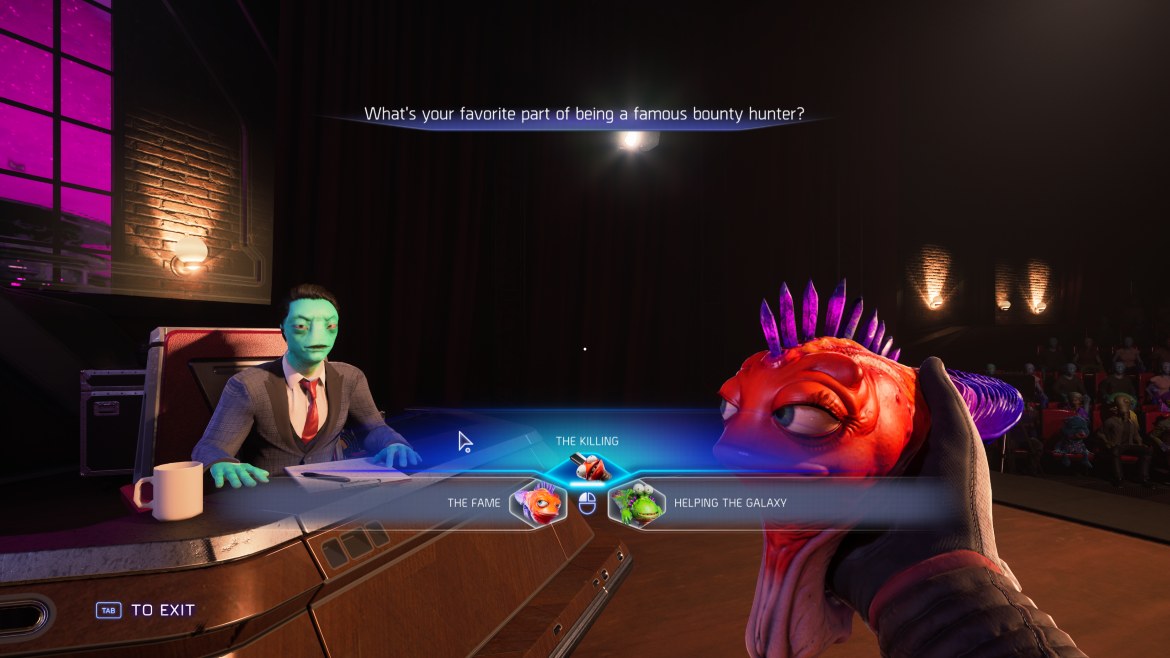Pick "Helping the Galaxy" response

click(x=637, y=503)
